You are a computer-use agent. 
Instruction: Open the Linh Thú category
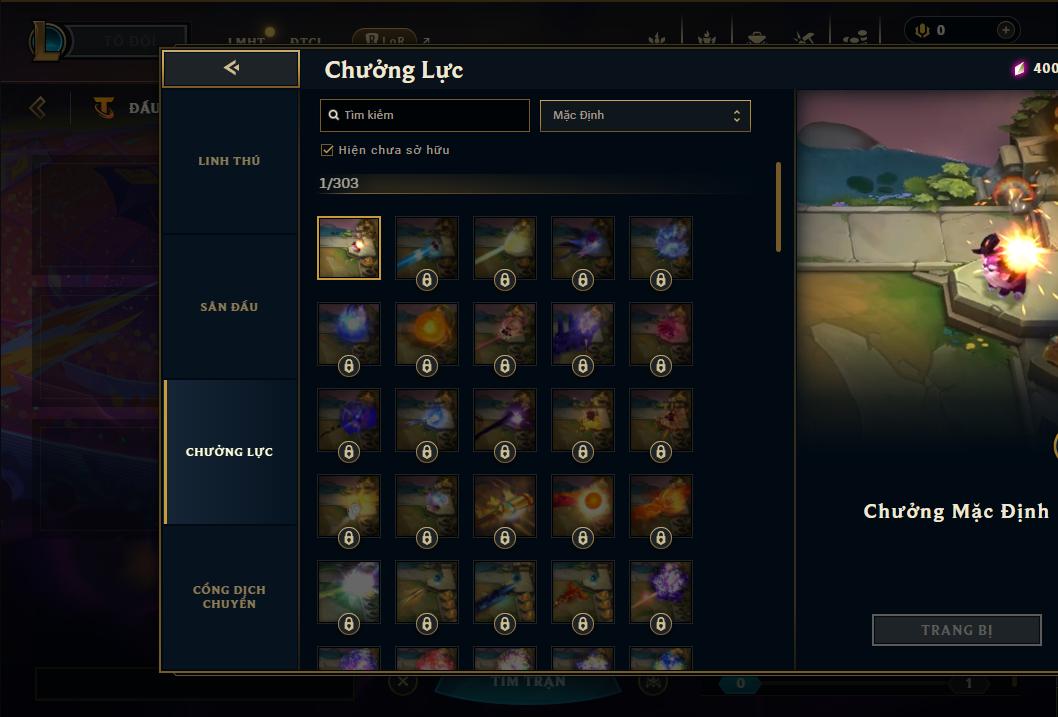click(229, 161)
